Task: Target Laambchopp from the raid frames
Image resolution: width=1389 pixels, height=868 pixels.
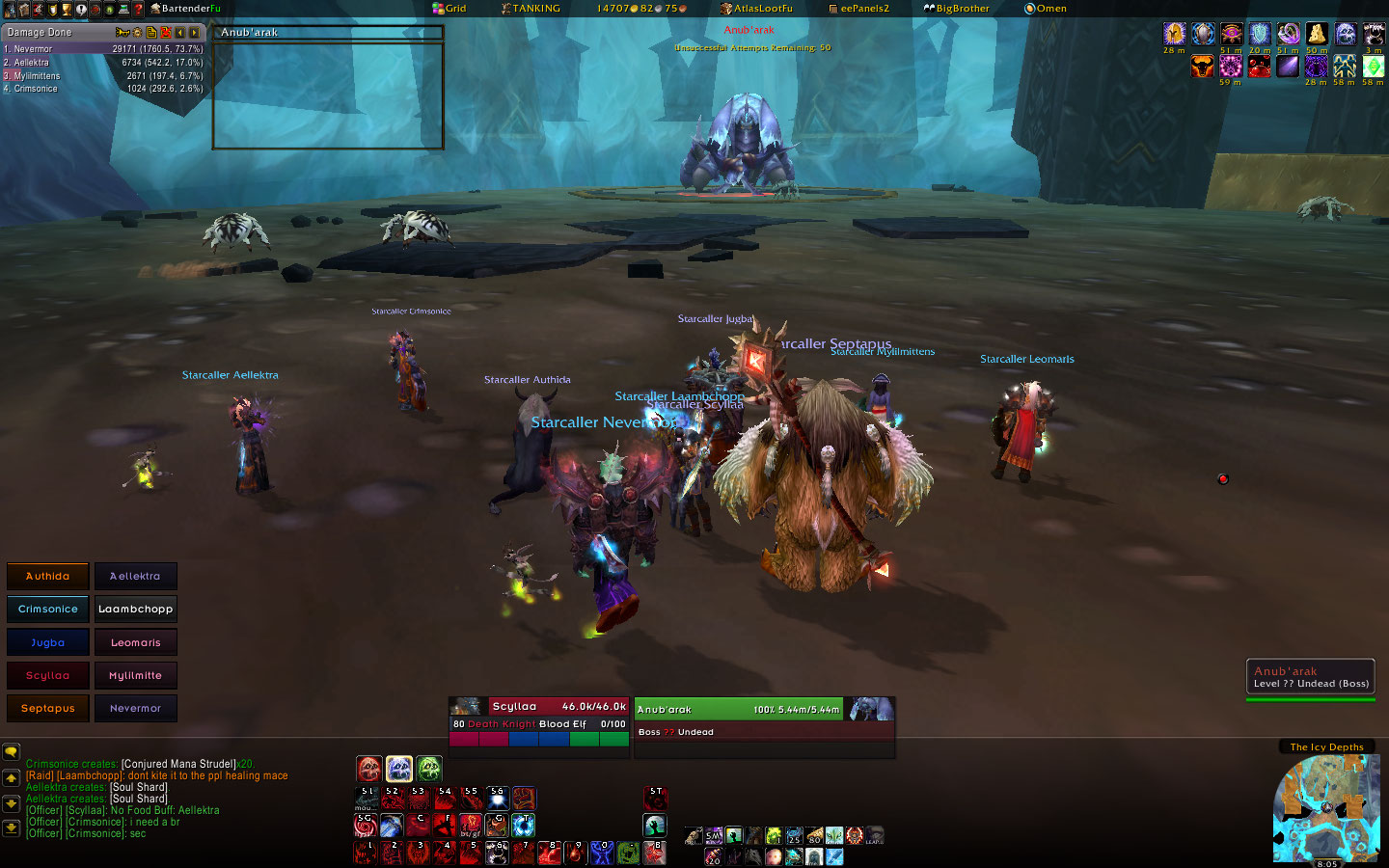Action: tap(135, 610)
